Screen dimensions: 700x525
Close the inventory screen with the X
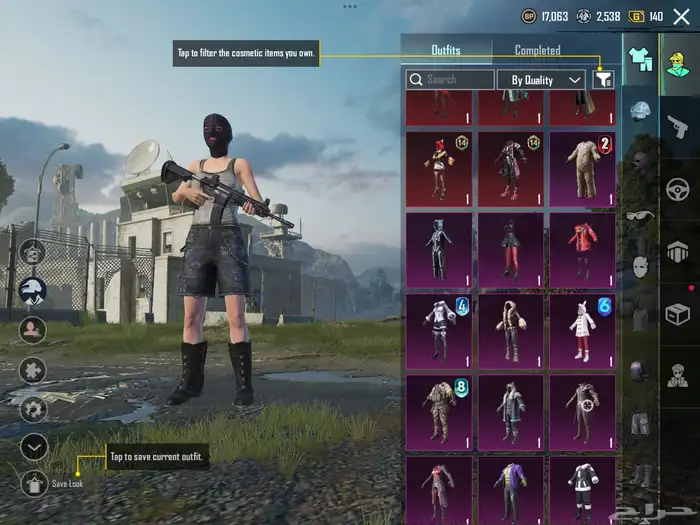[x=681, y=16]
